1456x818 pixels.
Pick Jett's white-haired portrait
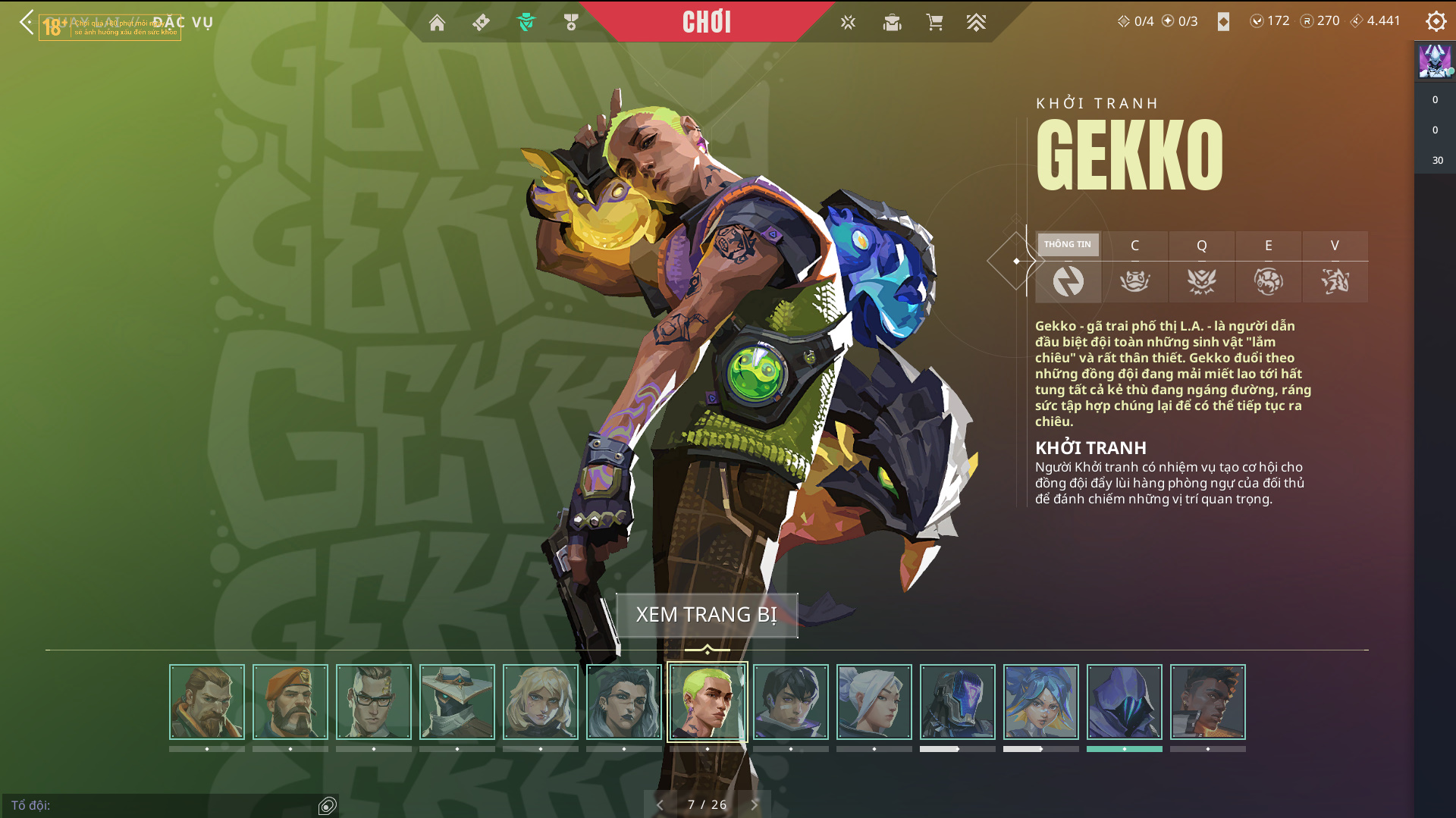click(874, 701)
